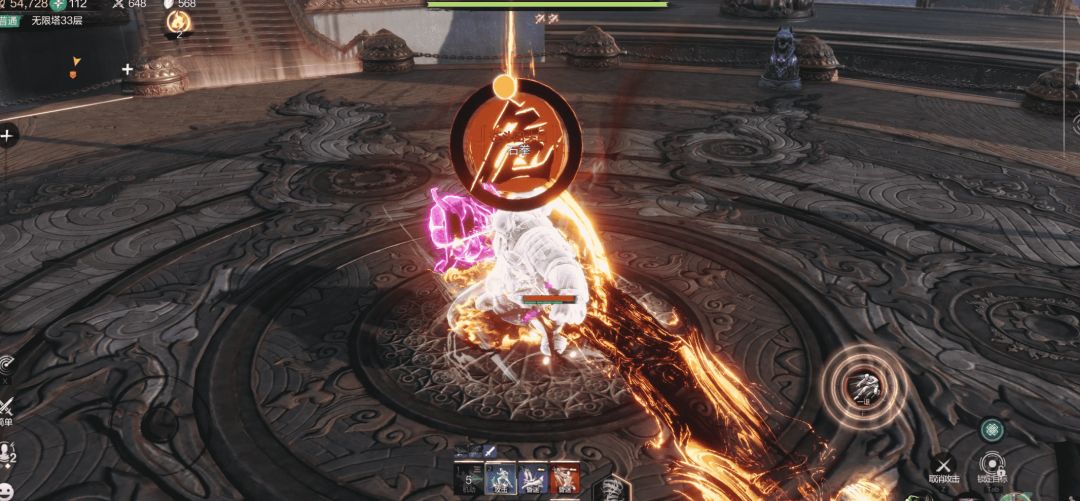Select the teal knot emblem icon
The height and width of the screenshot is (501, 1080).
[x=991, y=428]
